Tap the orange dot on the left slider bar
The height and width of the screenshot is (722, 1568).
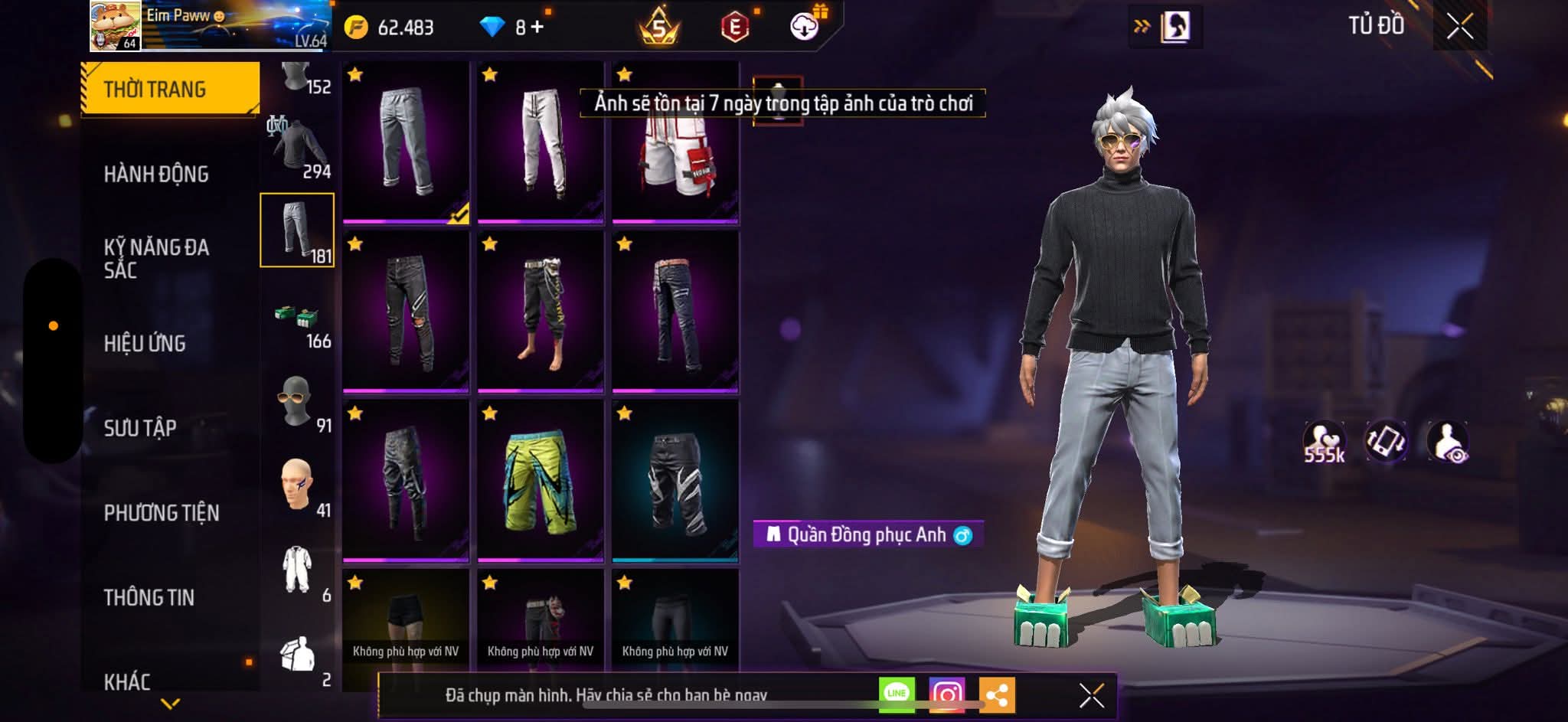[x=54, y=325]
